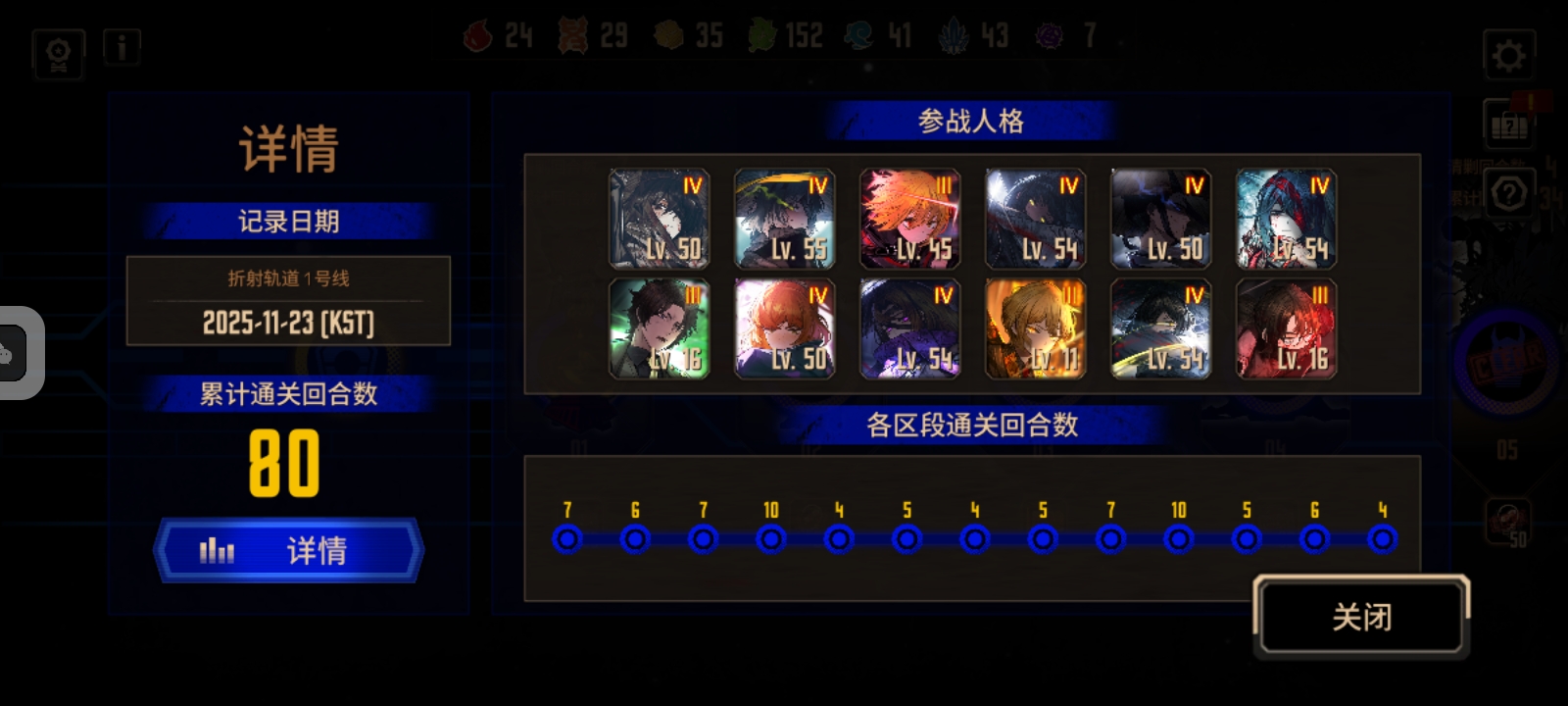The width and height of the screenshot is (1568, 706).
Task: Select the tier III Lv. 45 identity portrait
Action: tap(909, 217)
